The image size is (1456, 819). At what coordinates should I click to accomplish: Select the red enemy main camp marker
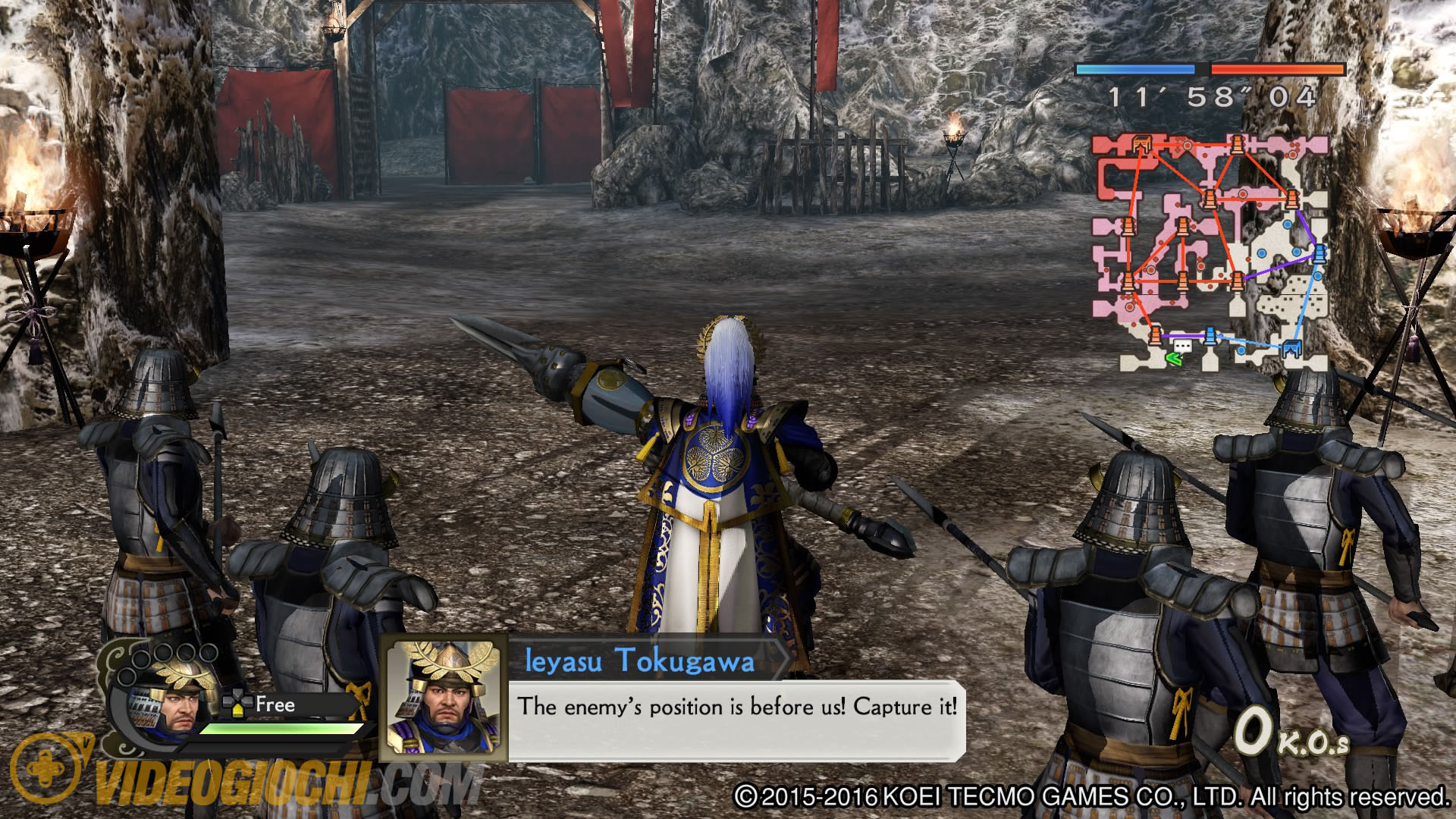pos(1141,143)
